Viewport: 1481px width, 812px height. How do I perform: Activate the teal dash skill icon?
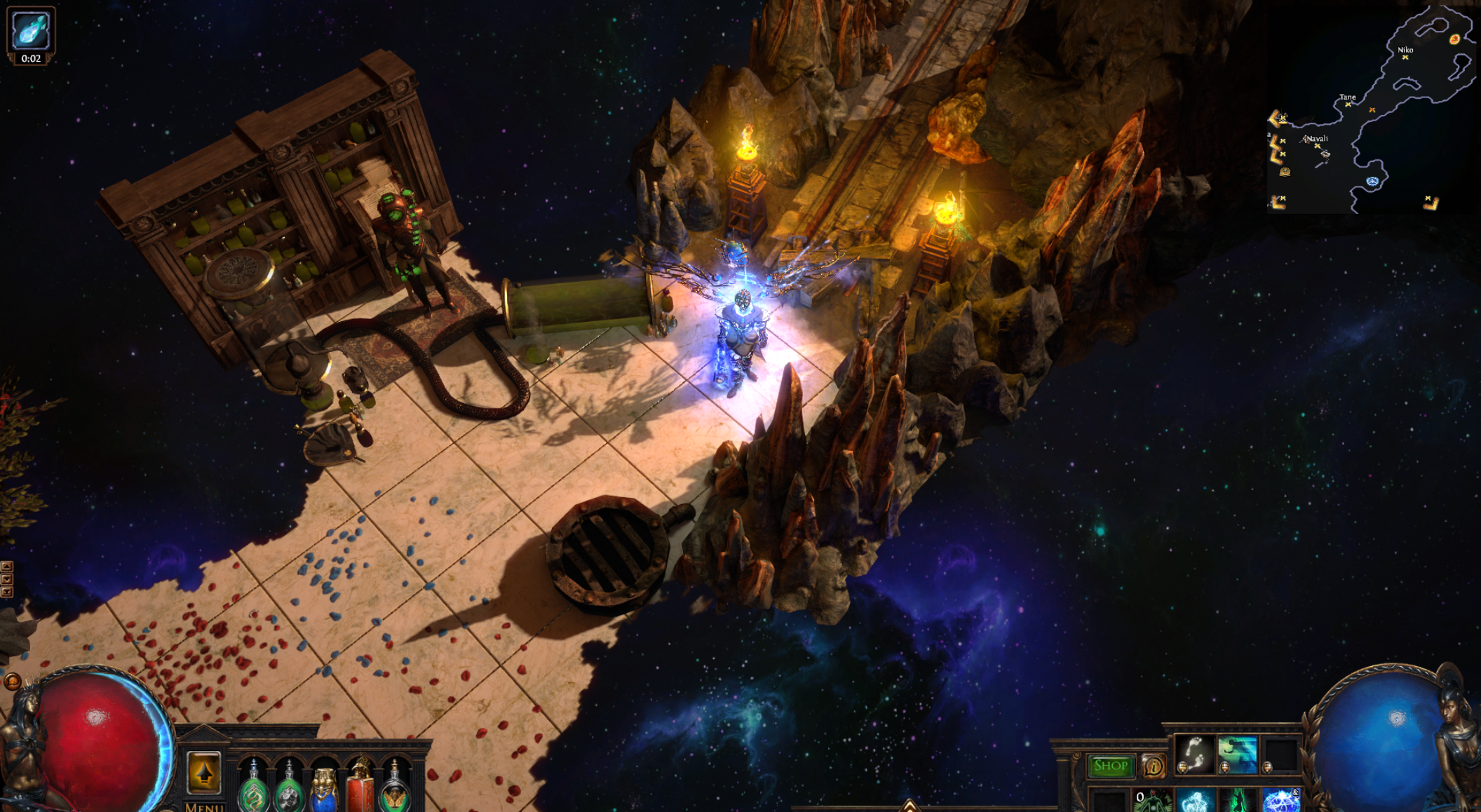click(x=1237, y=755)
